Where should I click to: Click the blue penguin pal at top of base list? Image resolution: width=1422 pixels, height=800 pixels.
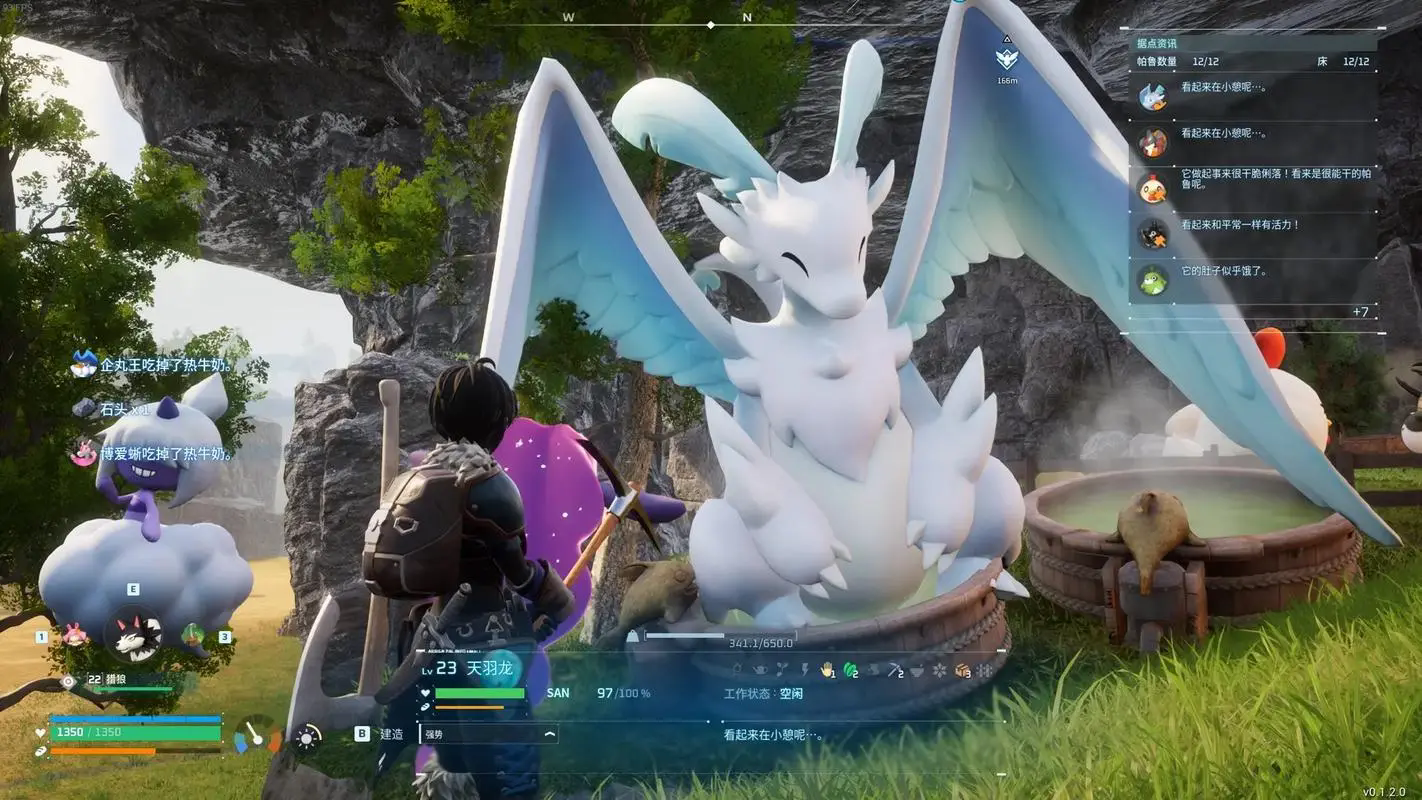click(1153, 96)
